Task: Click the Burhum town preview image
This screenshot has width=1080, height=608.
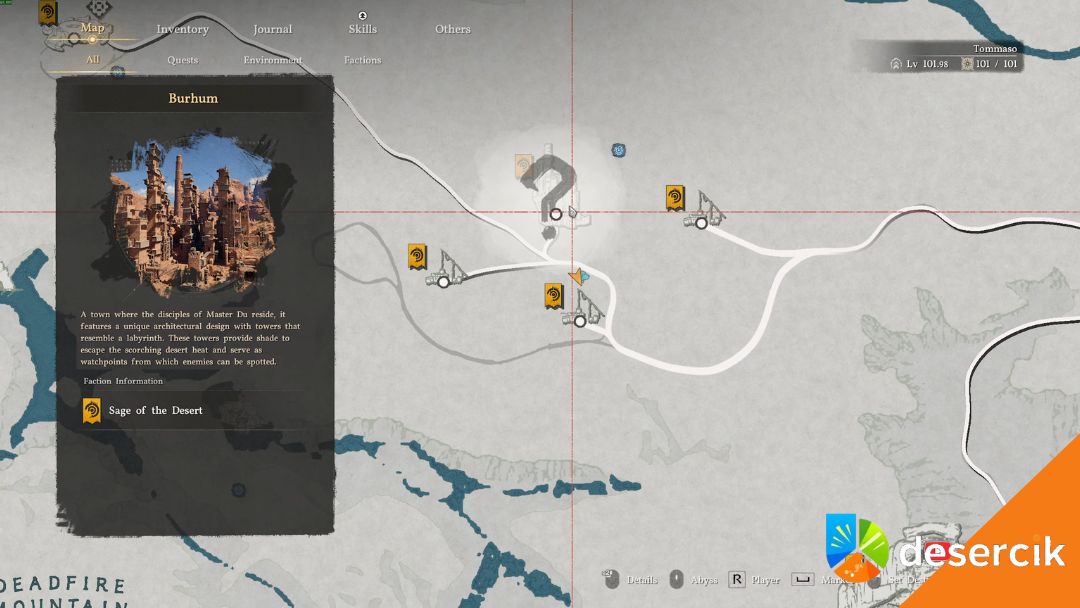Action: (194, 211)
